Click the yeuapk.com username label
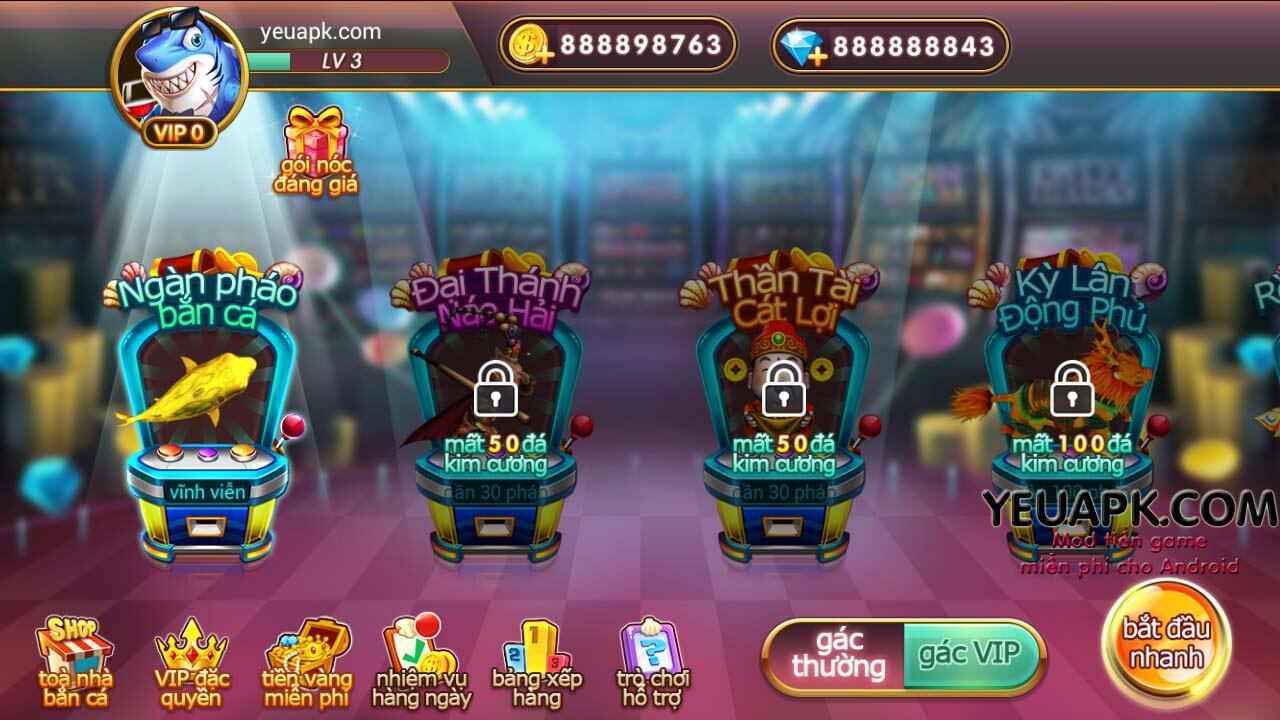Screen dimensions: 1280x720 [322, 31]
